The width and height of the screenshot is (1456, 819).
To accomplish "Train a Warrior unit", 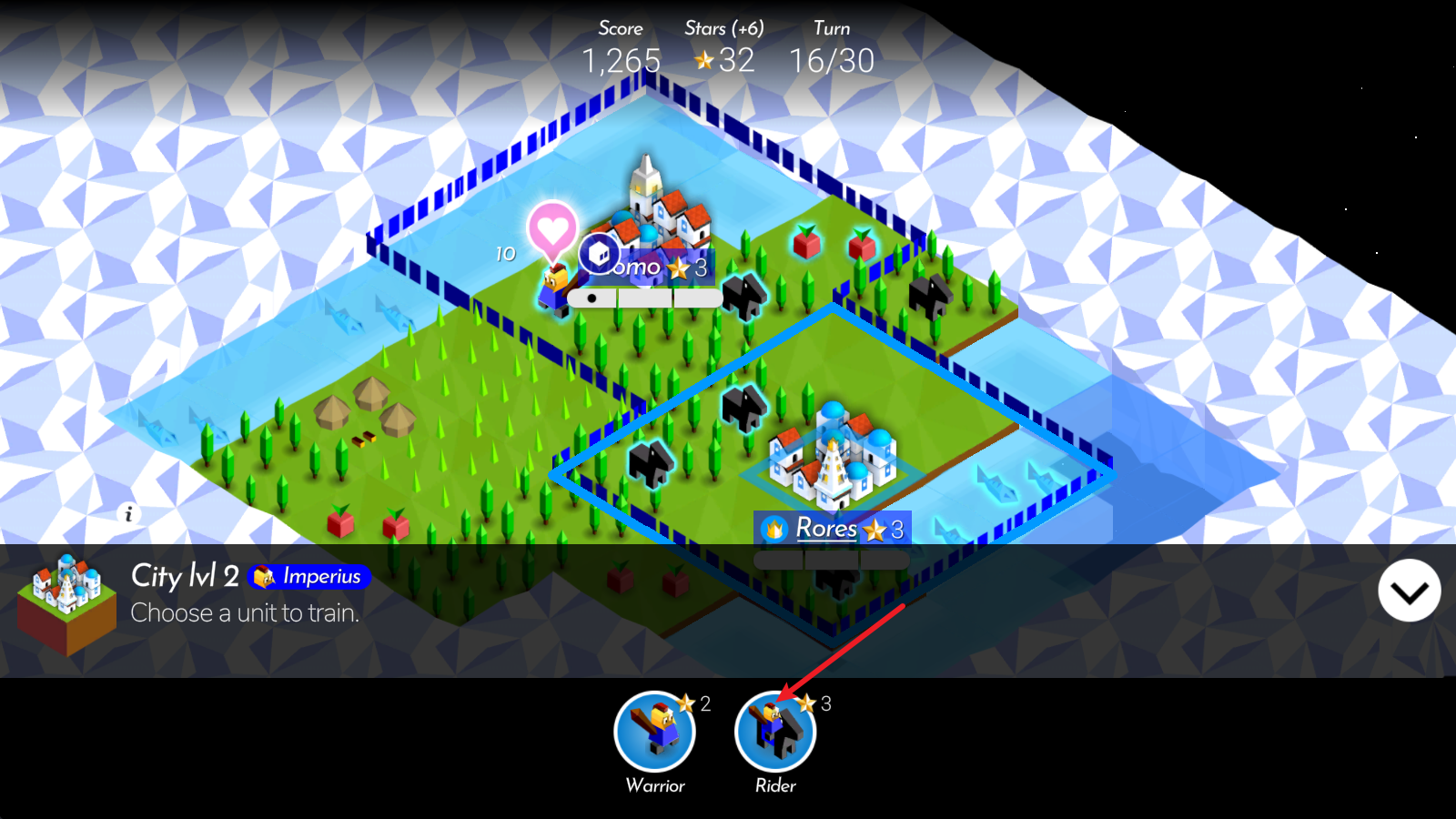I will coord(654,733).
